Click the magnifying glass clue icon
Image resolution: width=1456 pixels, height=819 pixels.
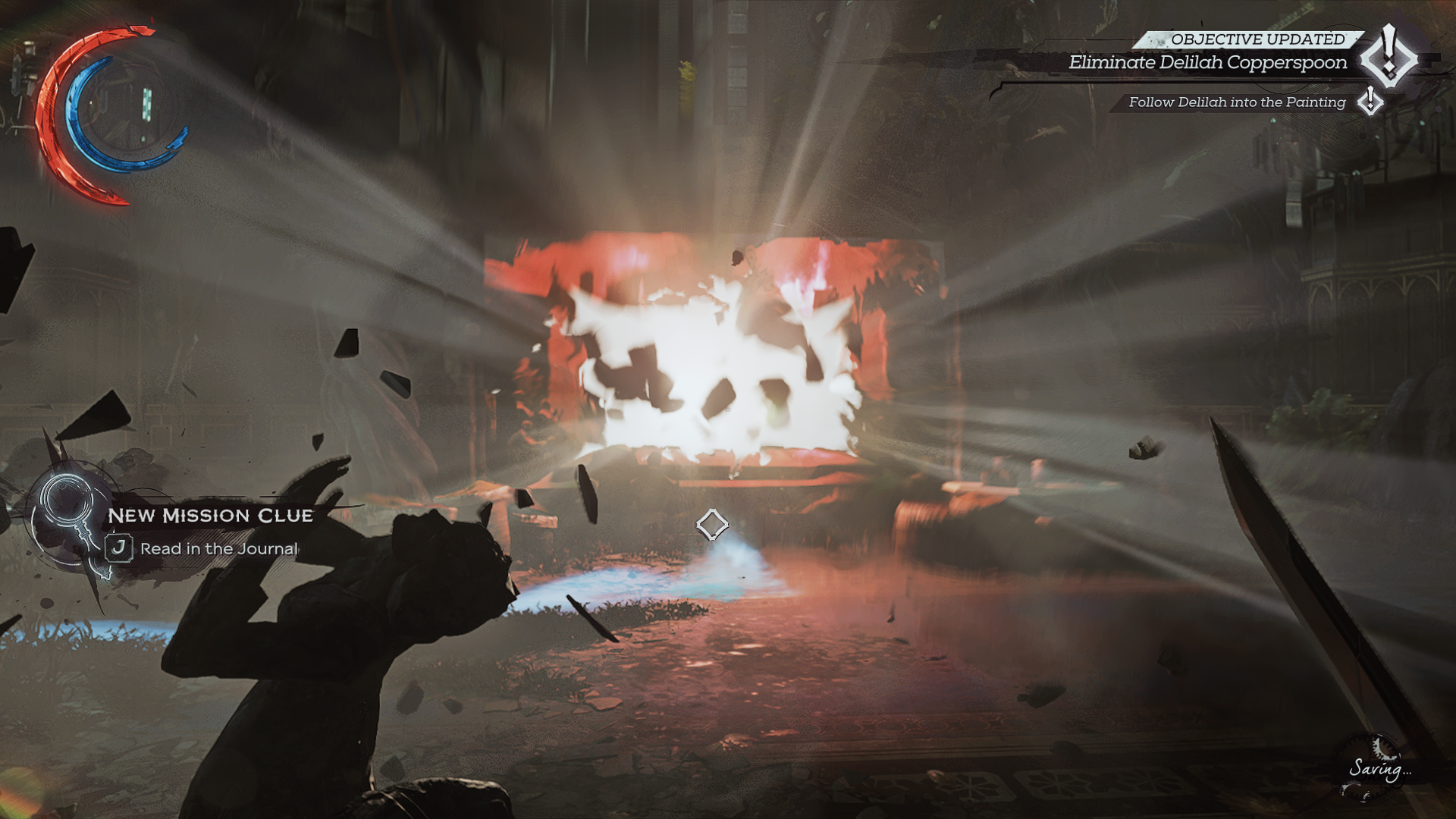click(x=67, y=506)
